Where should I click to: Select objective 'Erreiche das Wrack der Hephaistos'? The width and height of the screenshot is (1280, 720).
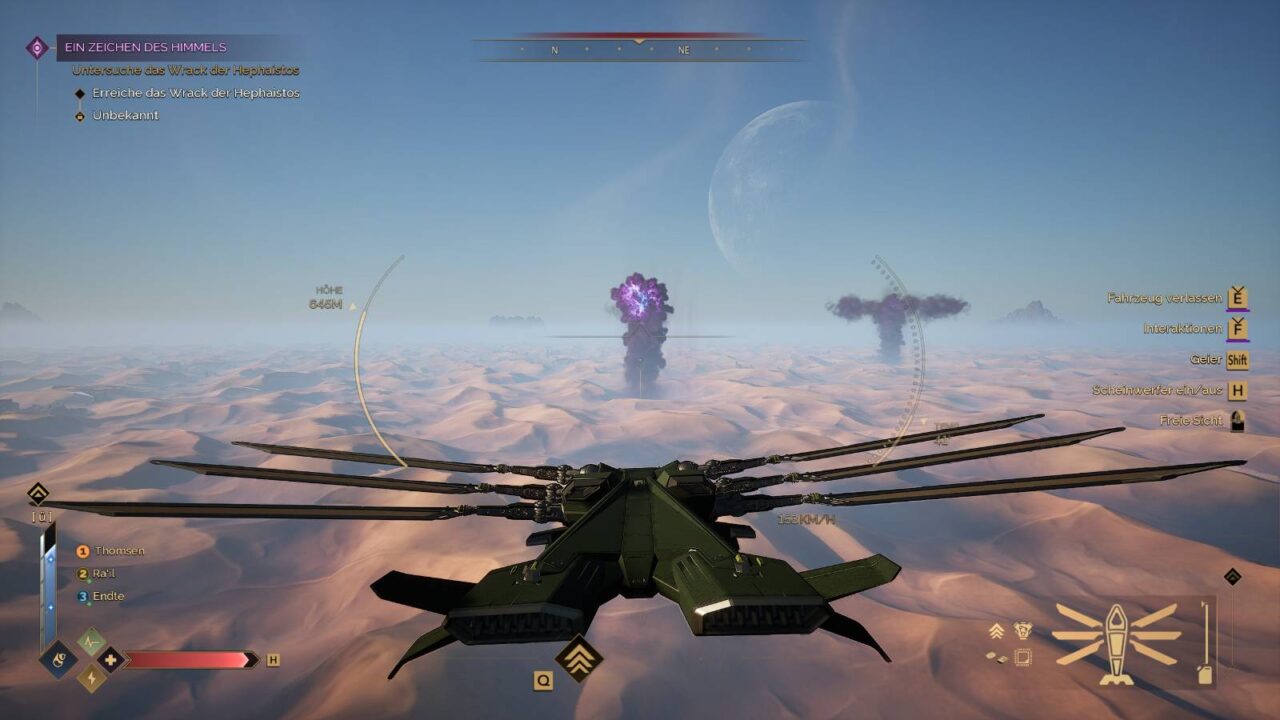(195, 93)
